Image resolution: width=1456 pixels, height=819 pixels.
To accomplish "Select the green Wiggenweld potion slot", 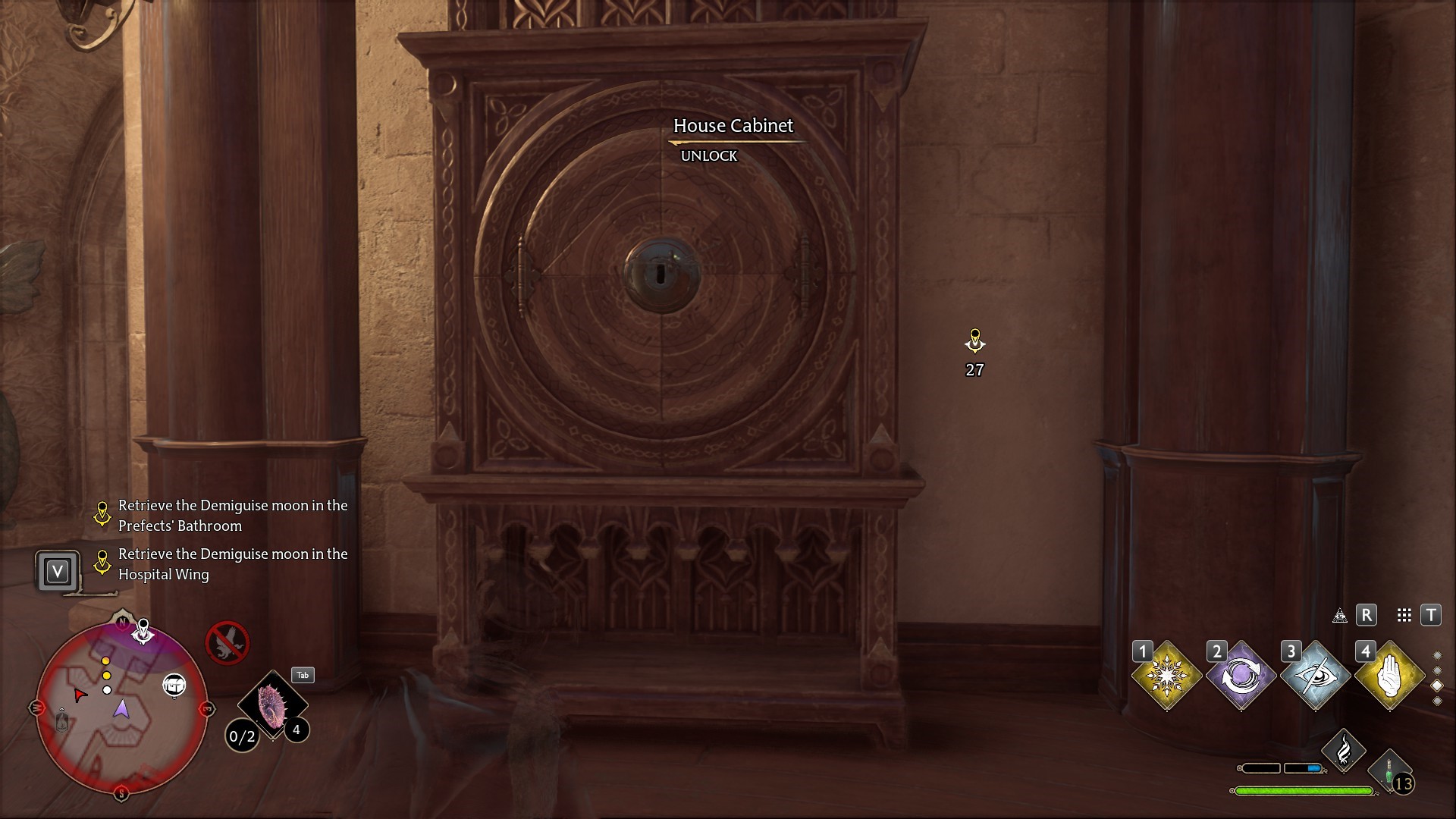I will (x=1390, y=770).
